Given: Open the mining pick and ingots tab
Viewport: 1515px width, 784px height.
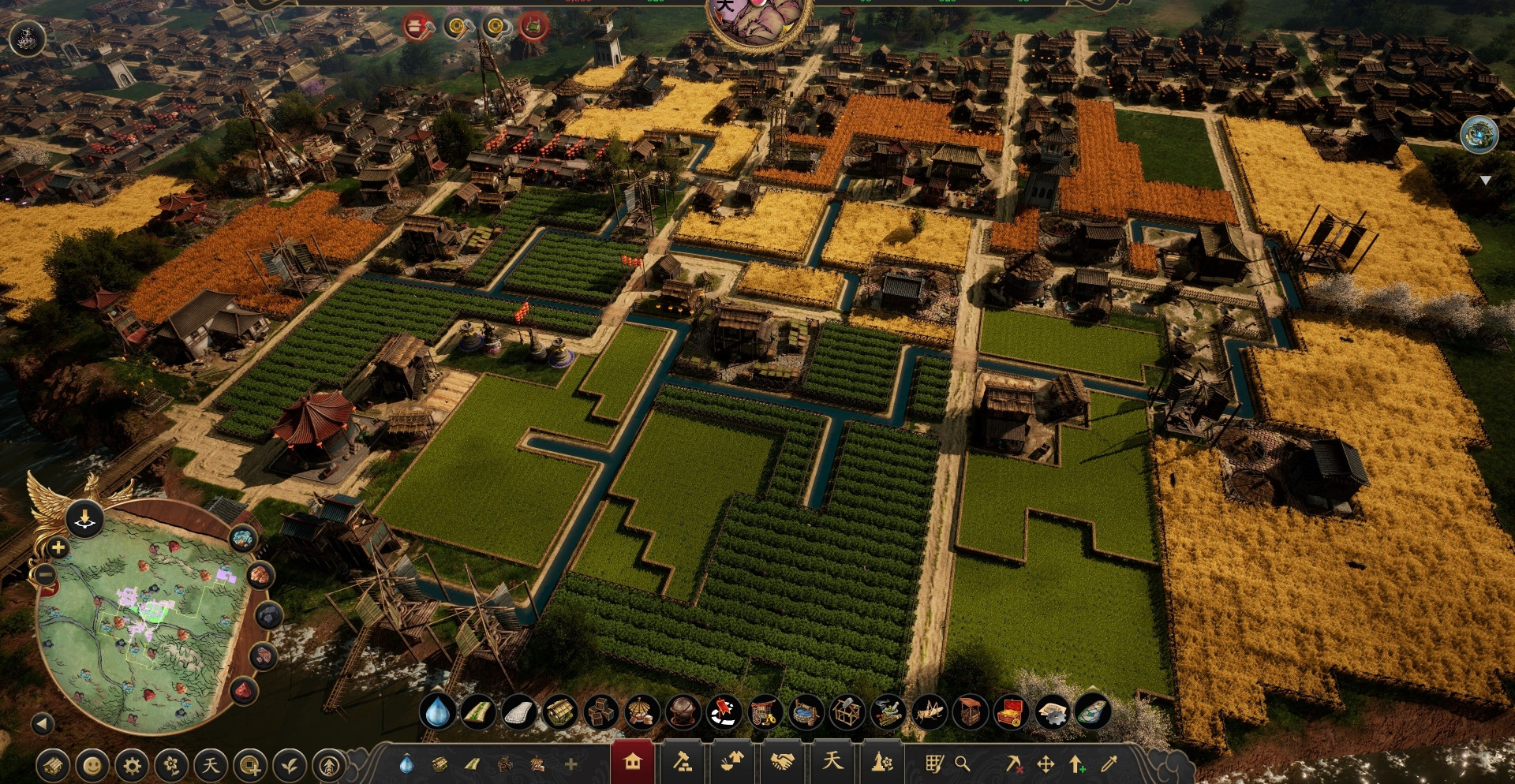Looking at the screenshot, I should click(x=683, y=763).
